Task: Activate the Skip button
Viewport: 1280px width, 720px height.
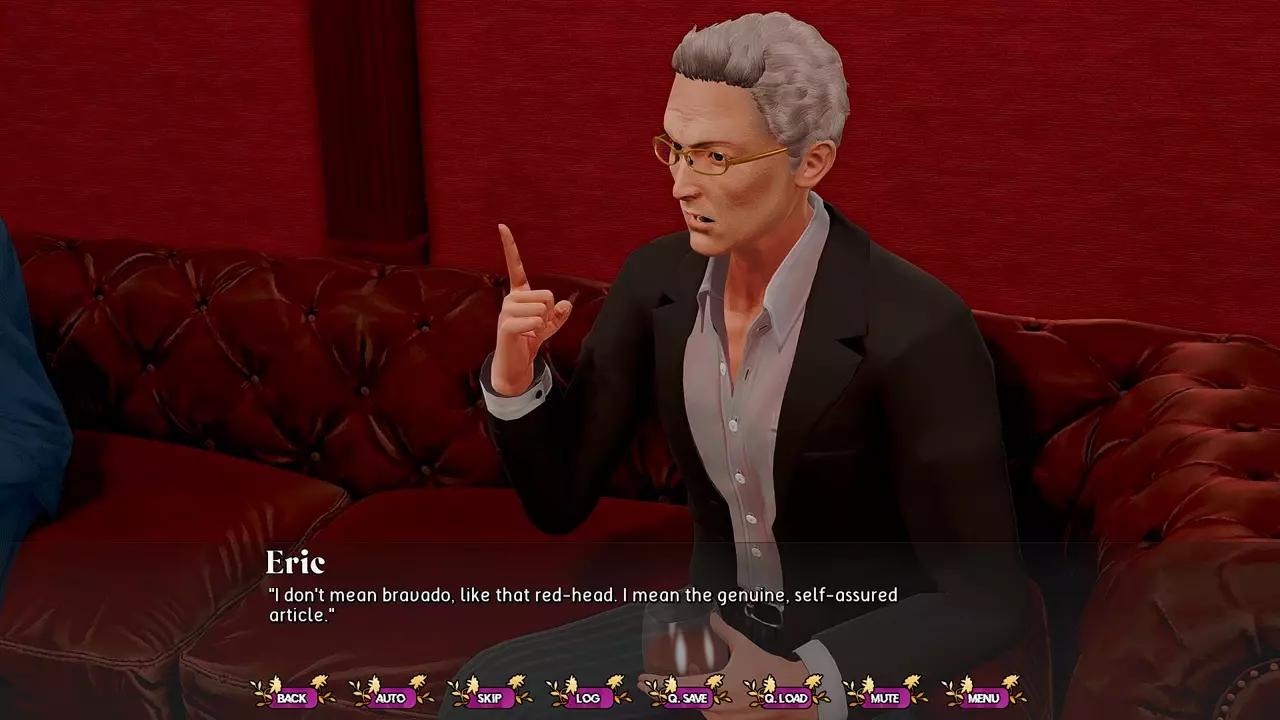Action: click(489, 697)
